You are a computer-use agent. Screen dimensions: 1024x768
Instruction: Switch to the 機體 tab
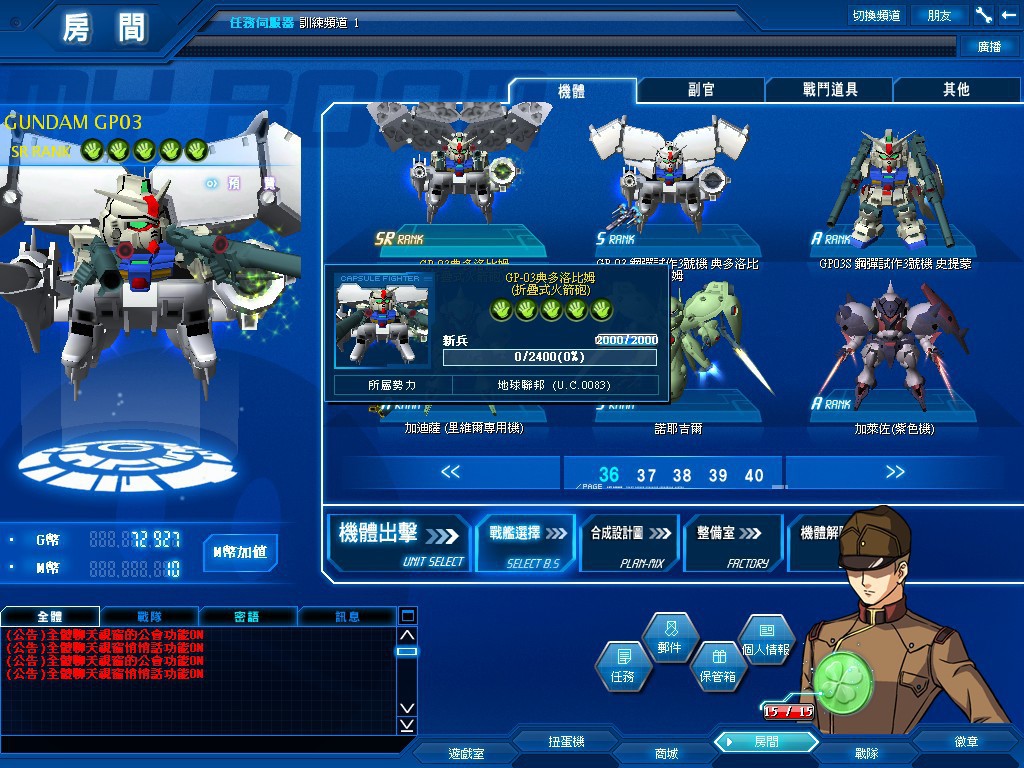pos(571,90)
